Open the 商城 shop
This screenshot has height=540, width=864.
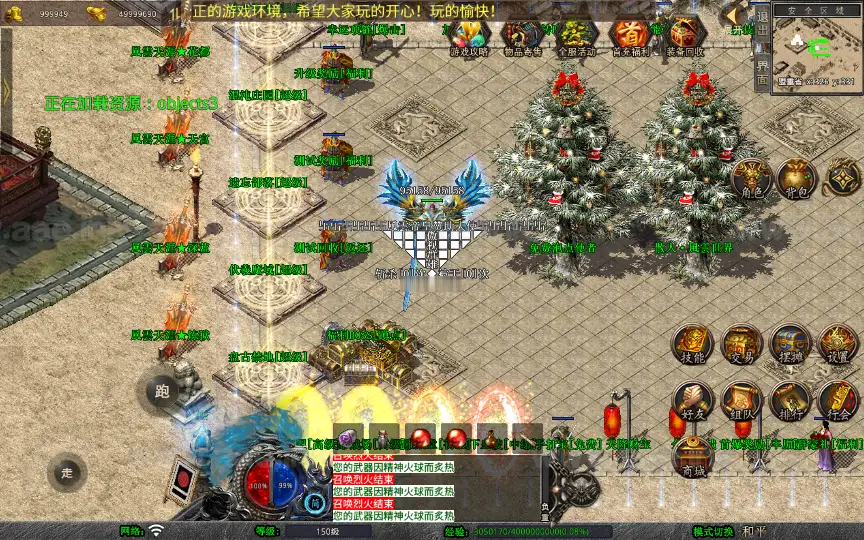point(692,458)
